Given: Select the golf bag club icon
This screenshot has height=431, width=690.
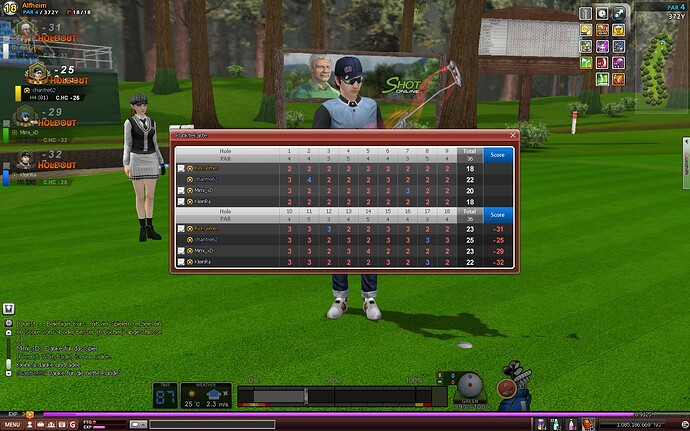Looking at the screenshot, I should [x=518, y=395].
